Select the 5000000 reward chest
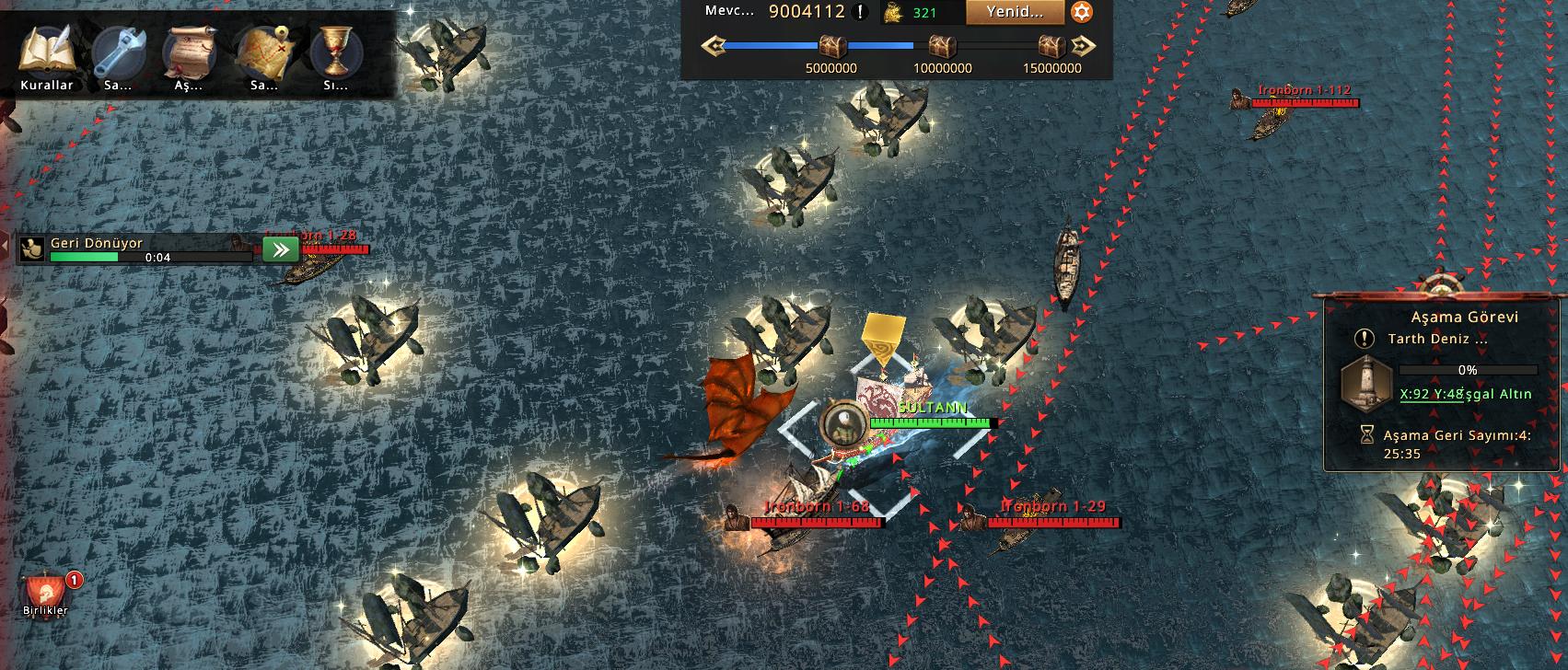 831,45
